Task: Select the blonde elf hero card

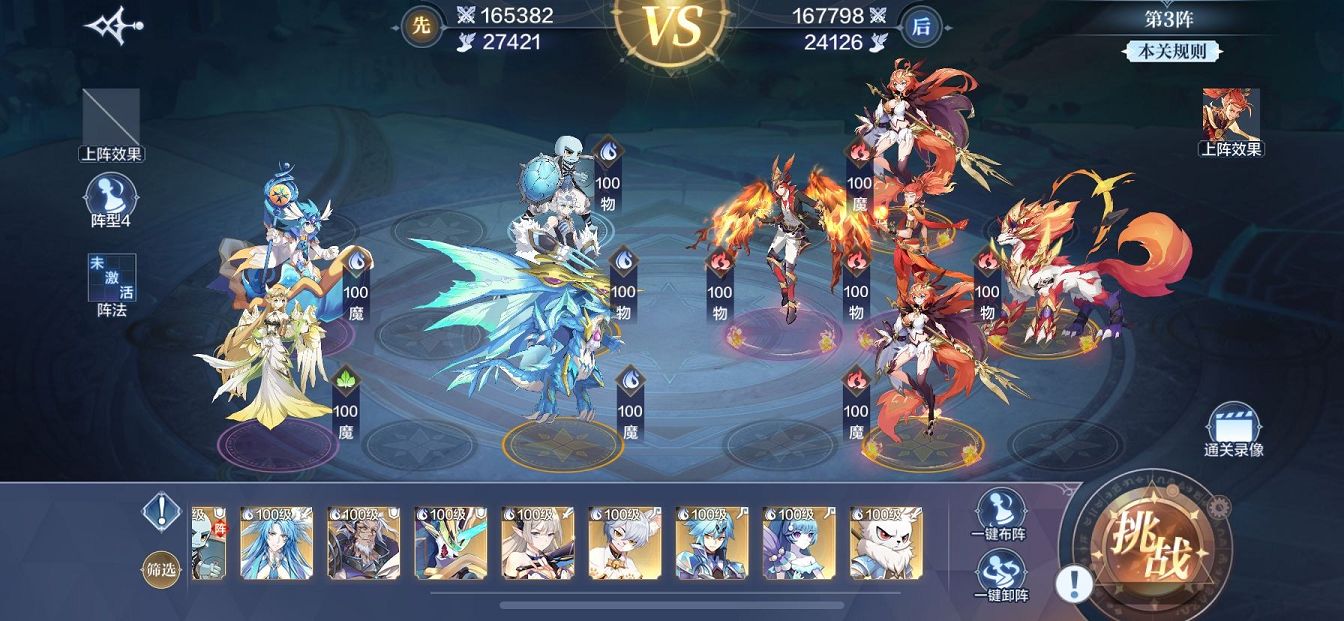Action: (538, 543)
